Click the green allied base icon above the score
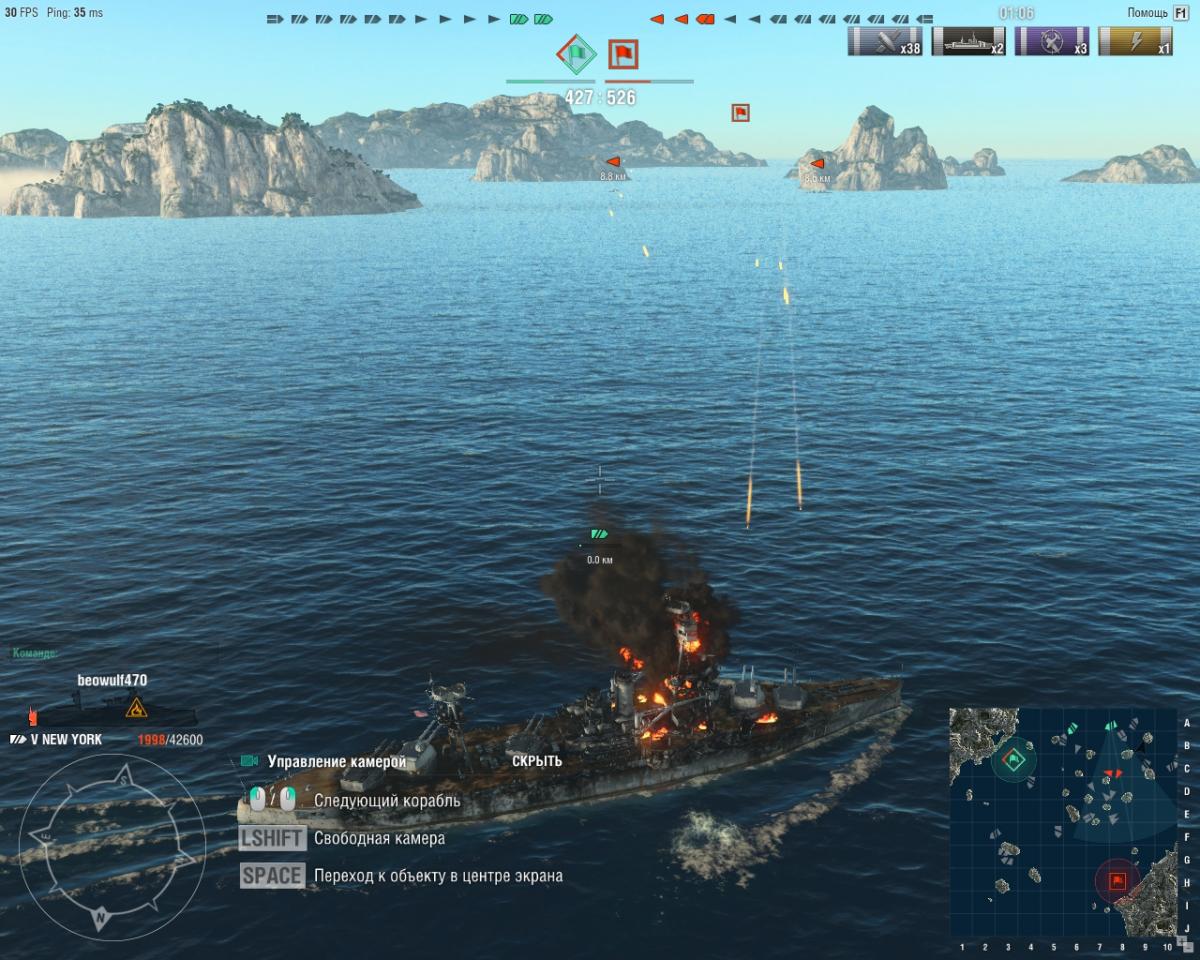1200x960 pixels. [575, 54]
